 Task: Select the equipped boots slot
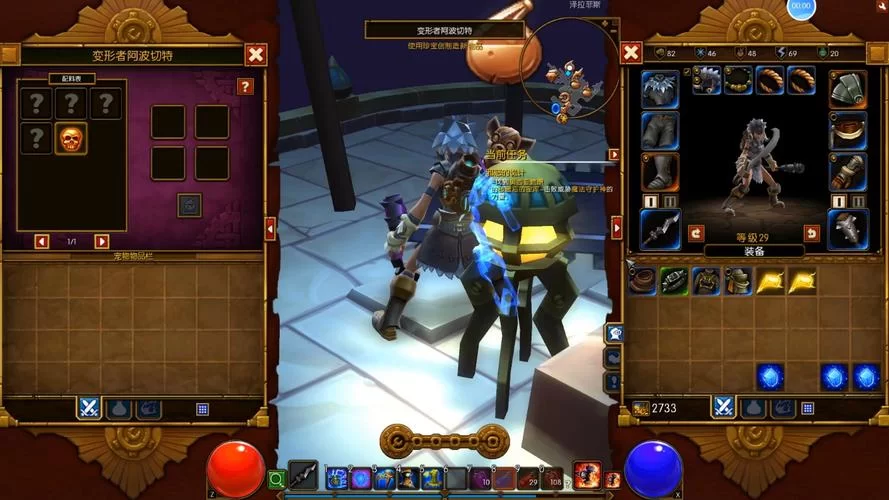660,172
